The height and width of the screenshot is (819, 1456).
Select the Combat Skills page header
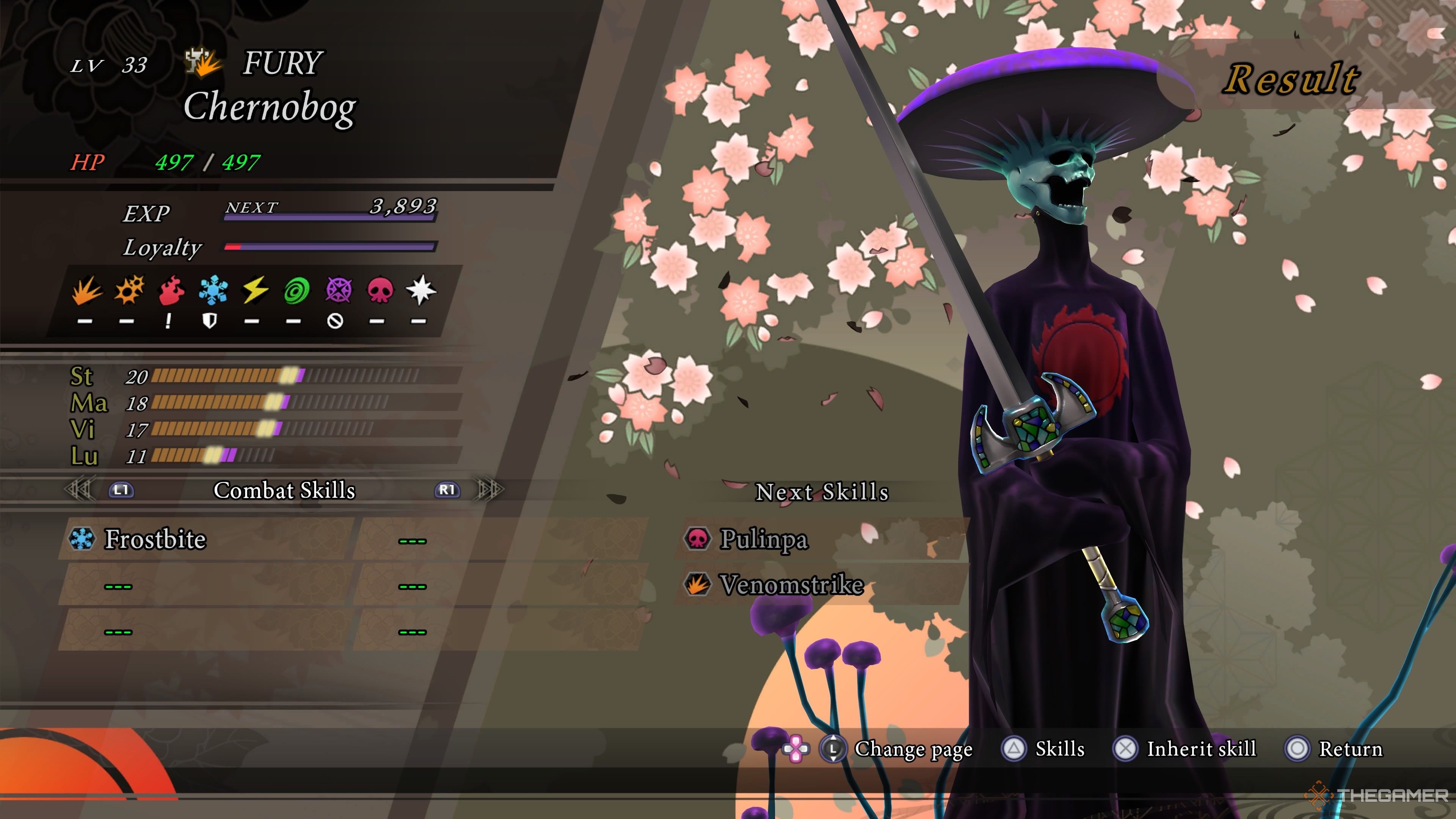tap(284, 491)
